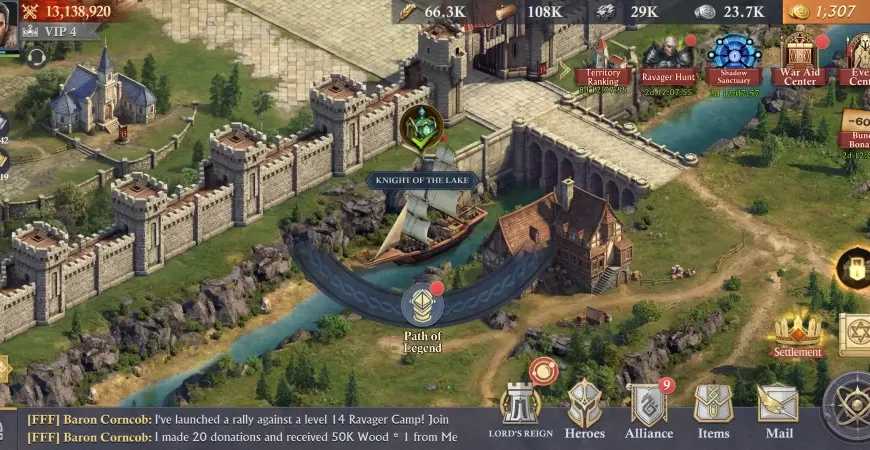This screenshot has width=870, height=450.
Task: Open the golden padlock icon
Action: click(x=855, y=268)
